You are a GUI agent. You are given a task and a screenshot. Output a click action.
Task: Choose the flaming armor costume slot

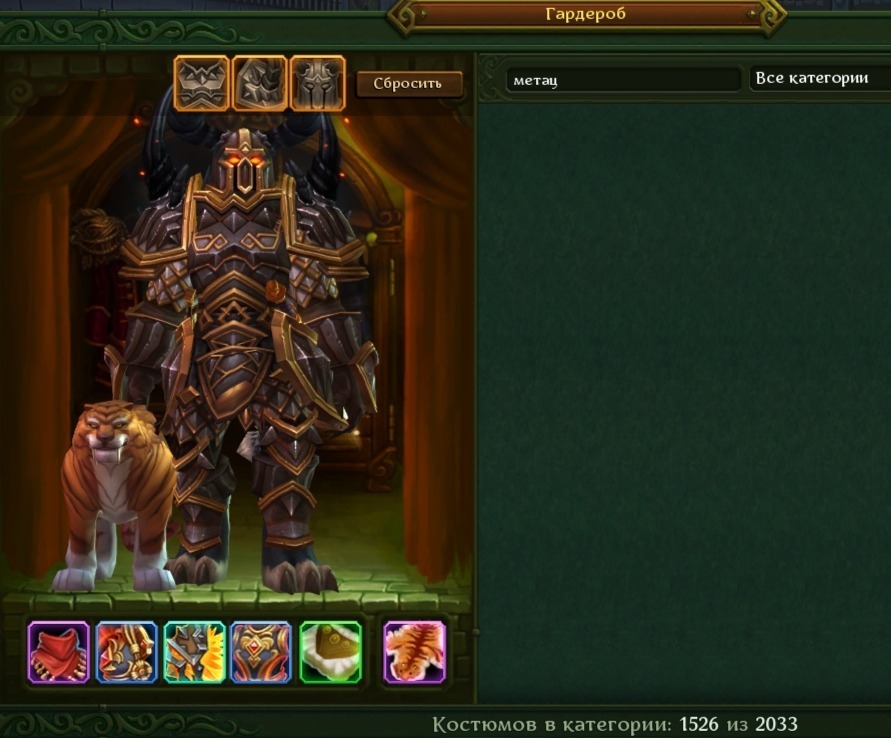[194, 652]
